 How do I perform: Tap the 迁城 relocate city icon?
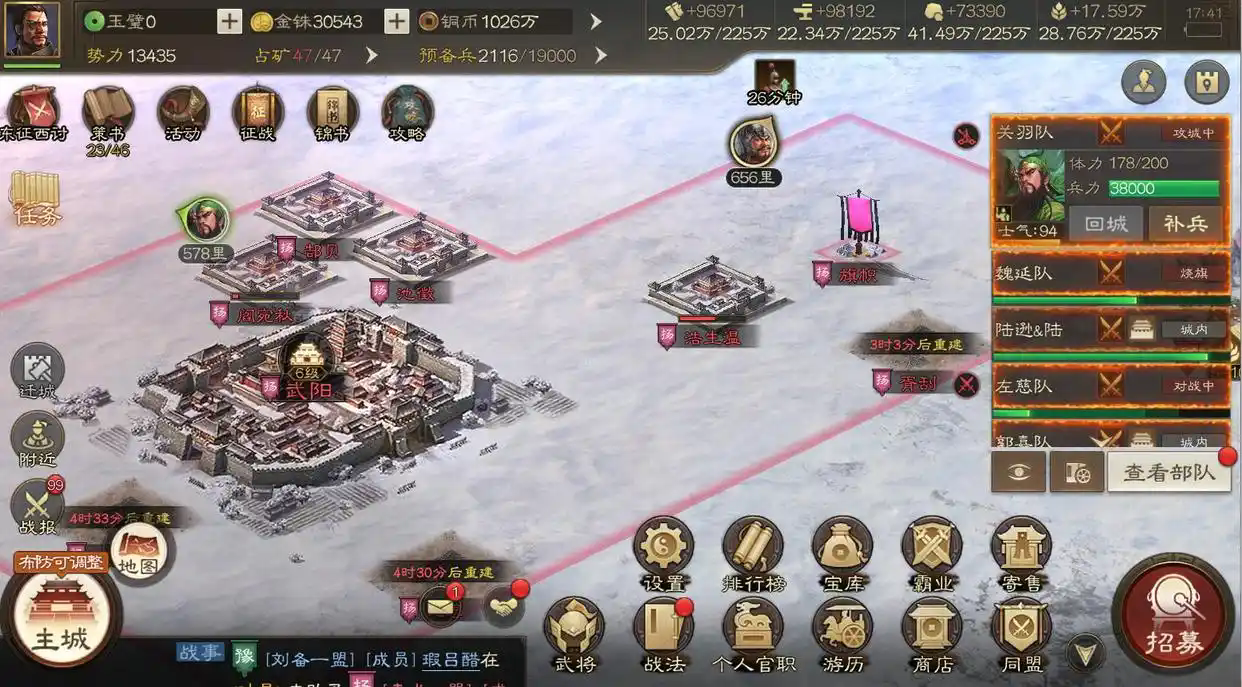38,372
